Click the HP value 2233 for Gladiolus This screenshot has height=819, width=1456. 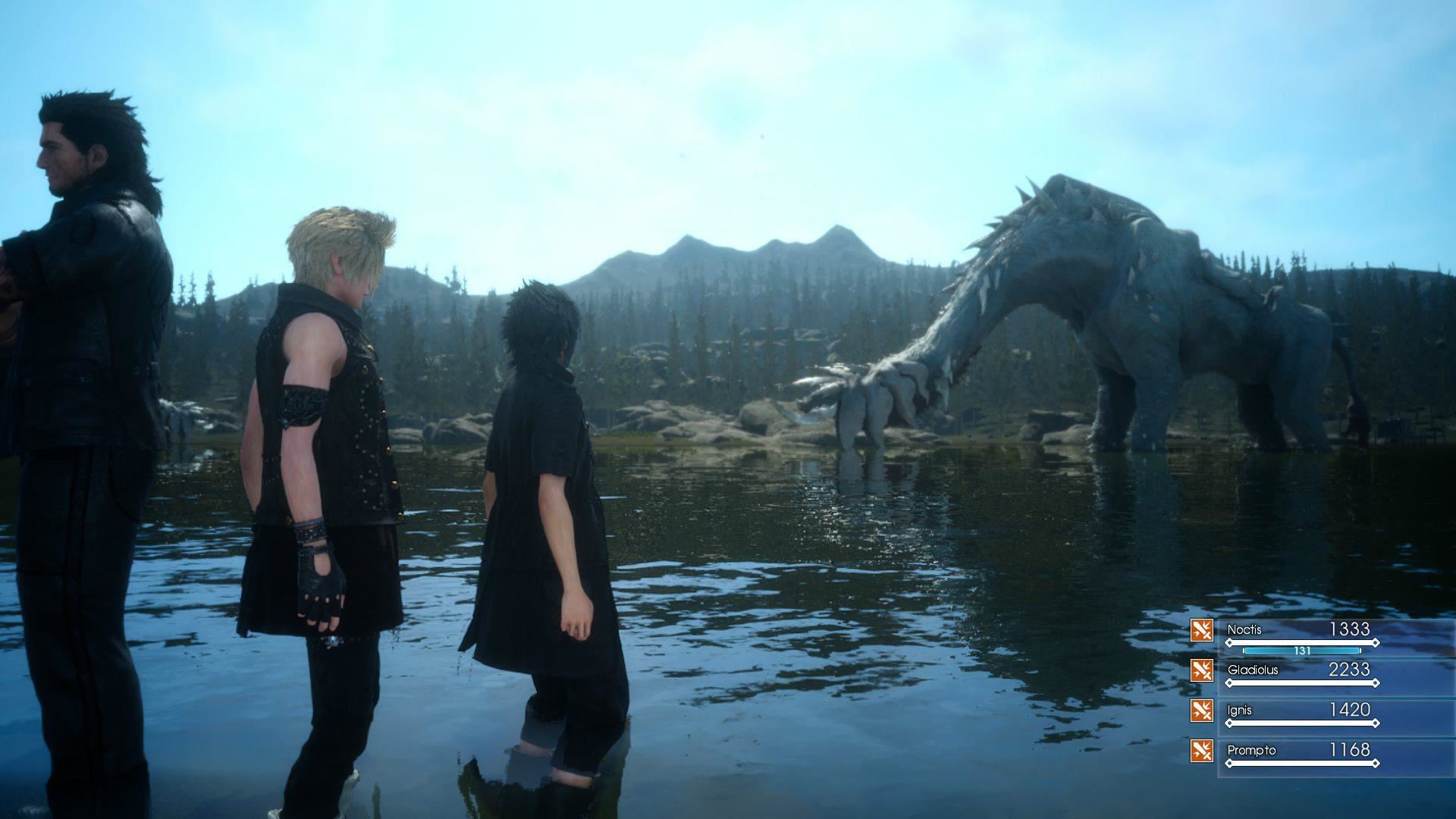(1348, 670)
